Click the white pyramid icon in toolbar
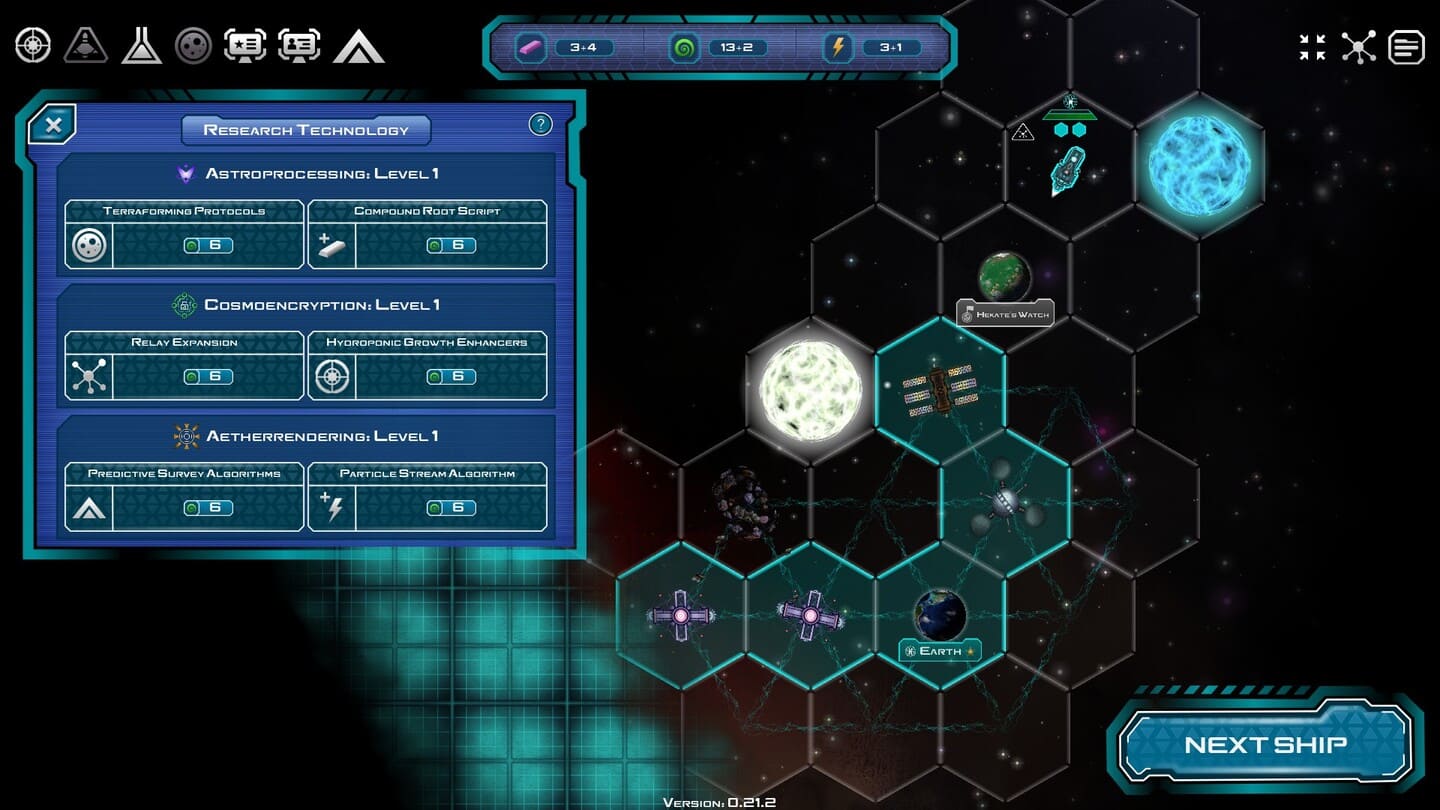Viewport: 1440px width, 810px height. 358,46
